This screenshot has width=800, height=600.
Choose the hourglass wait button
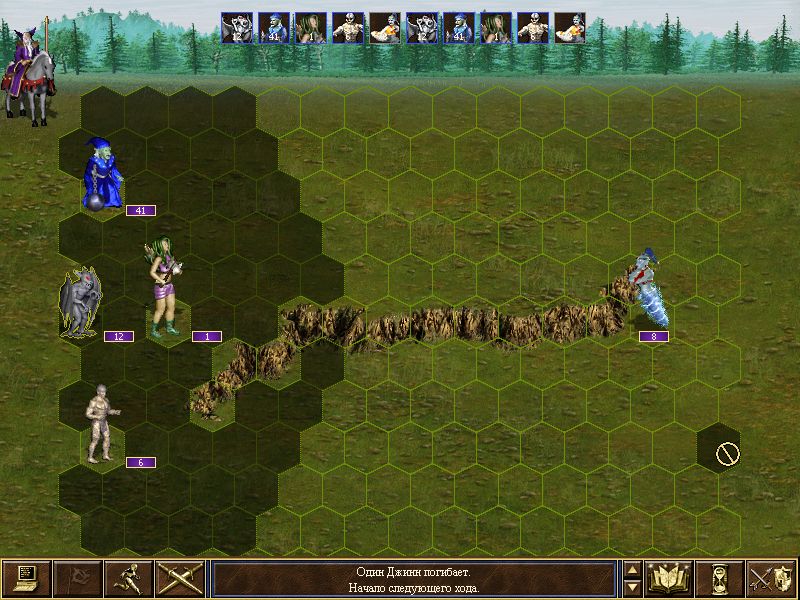[x=720, y=578]
